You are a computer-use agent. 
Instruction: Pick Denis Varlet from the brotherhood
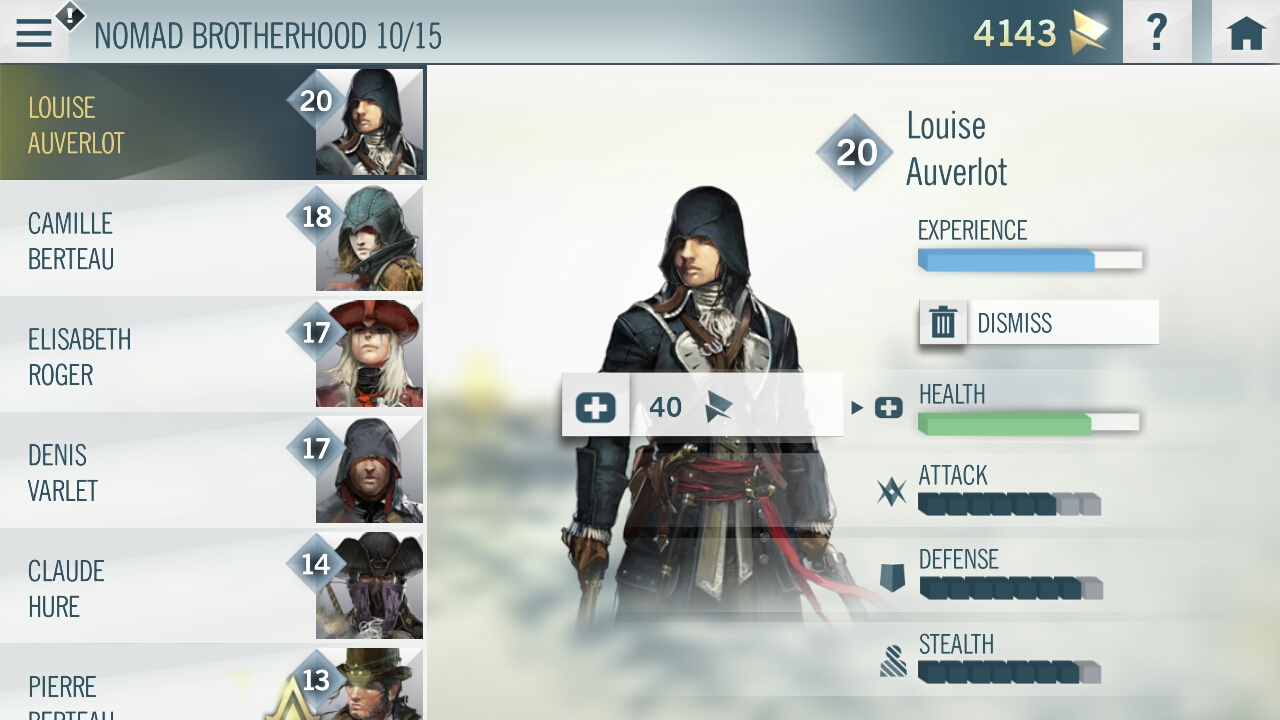click(212, 472)
